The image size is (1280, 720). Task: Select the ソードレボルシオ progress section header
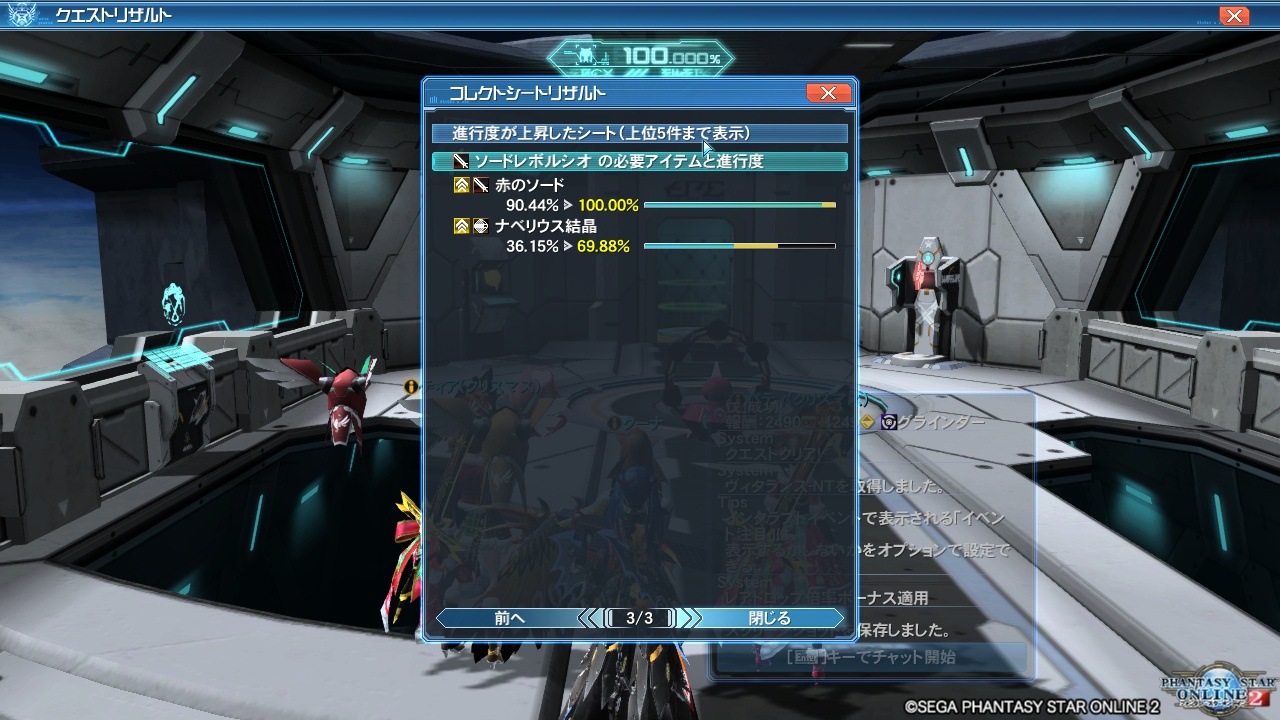pyautogui.click(x=640, y=160)
